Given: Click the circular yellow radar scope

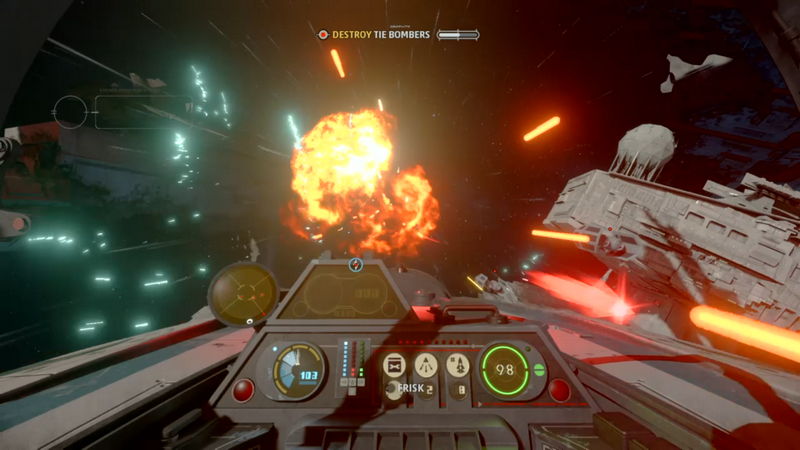Looking at the screenshot, I should click(243, 292).
